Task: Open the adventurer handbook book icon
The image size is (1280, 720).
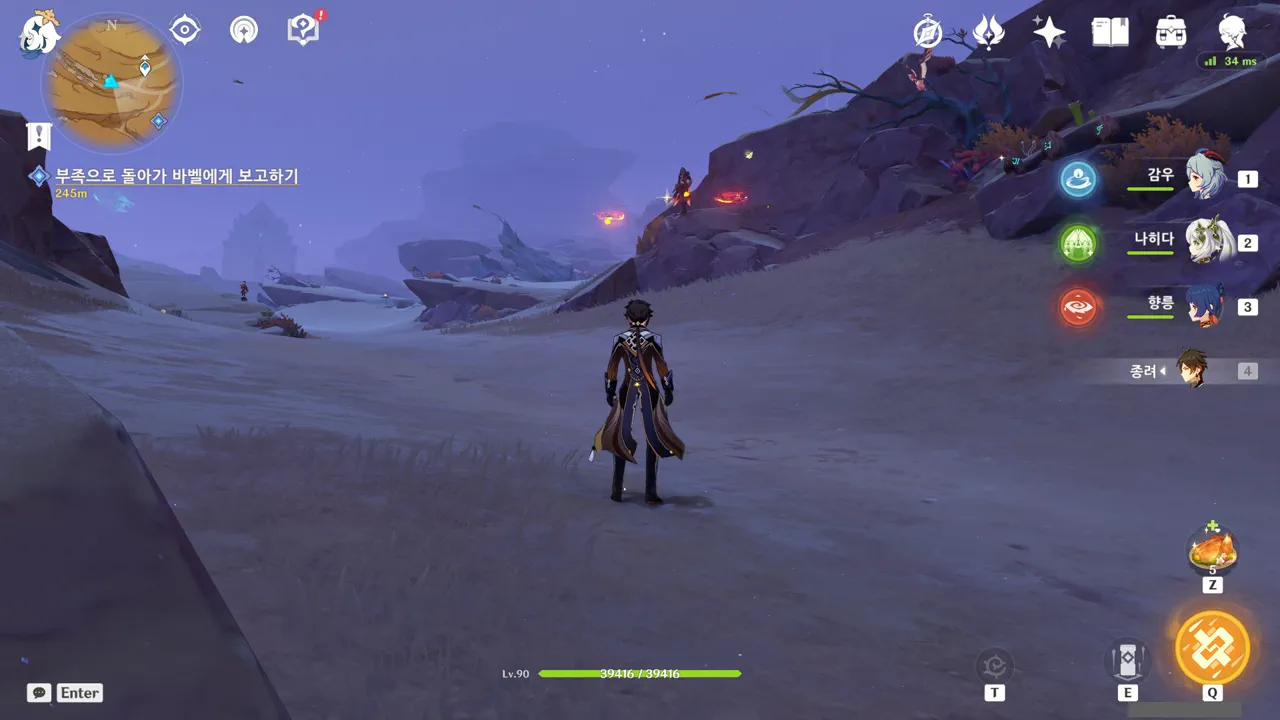Action: (1110, 32)
